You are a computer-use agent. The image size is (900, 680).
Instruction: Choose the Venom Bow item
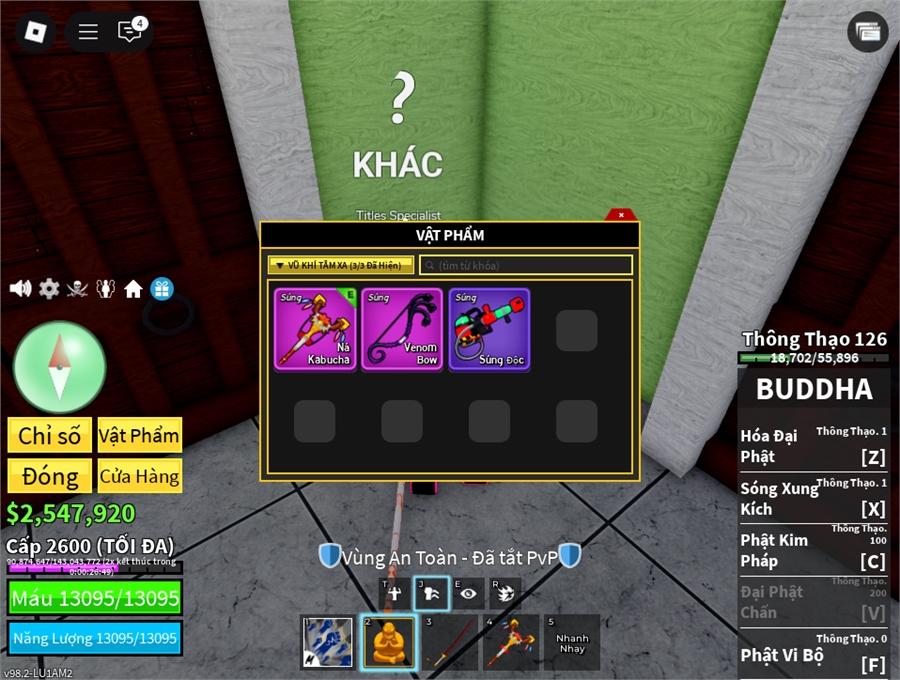tap(402, 329)
